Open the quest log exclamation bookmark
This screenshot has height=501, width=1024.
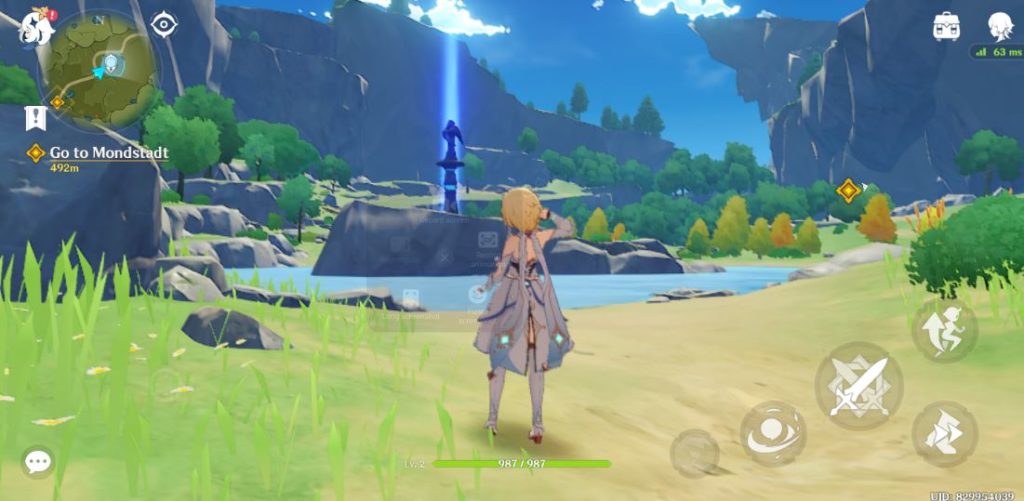coord(36,118)
